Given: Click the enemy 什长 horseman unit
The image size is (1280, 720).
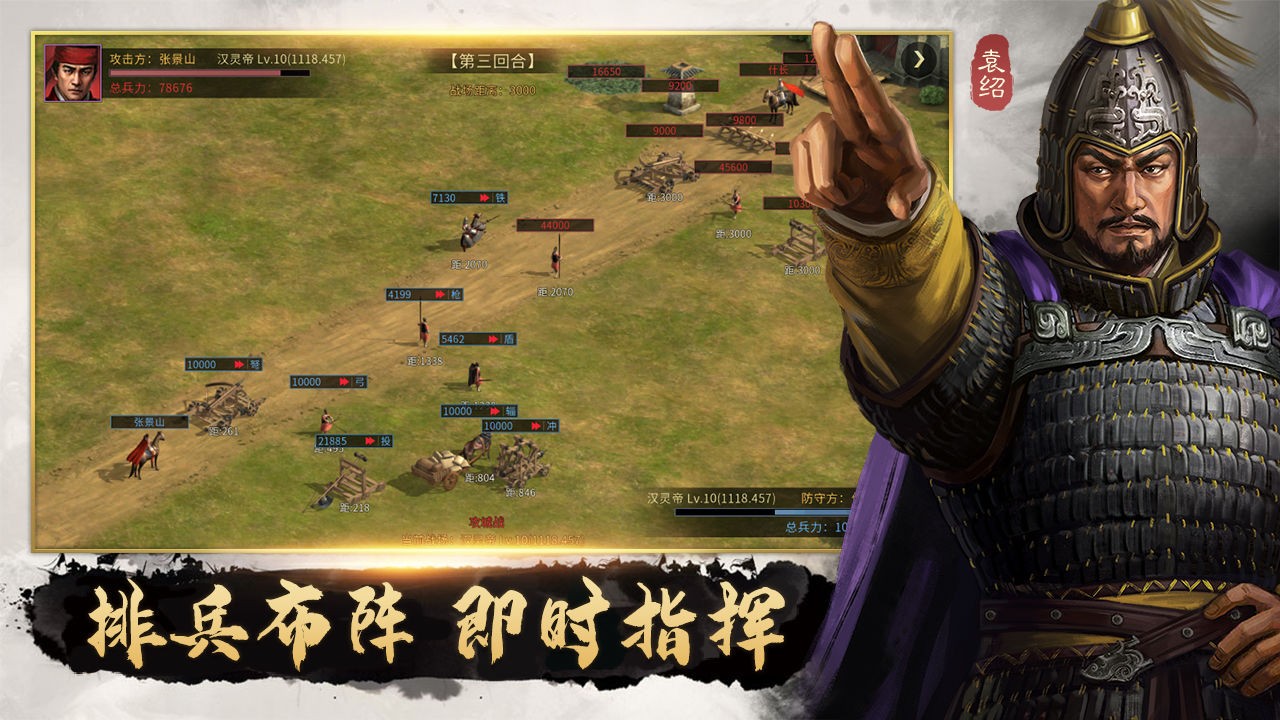Looking at the screenshot, I should 780,100.
